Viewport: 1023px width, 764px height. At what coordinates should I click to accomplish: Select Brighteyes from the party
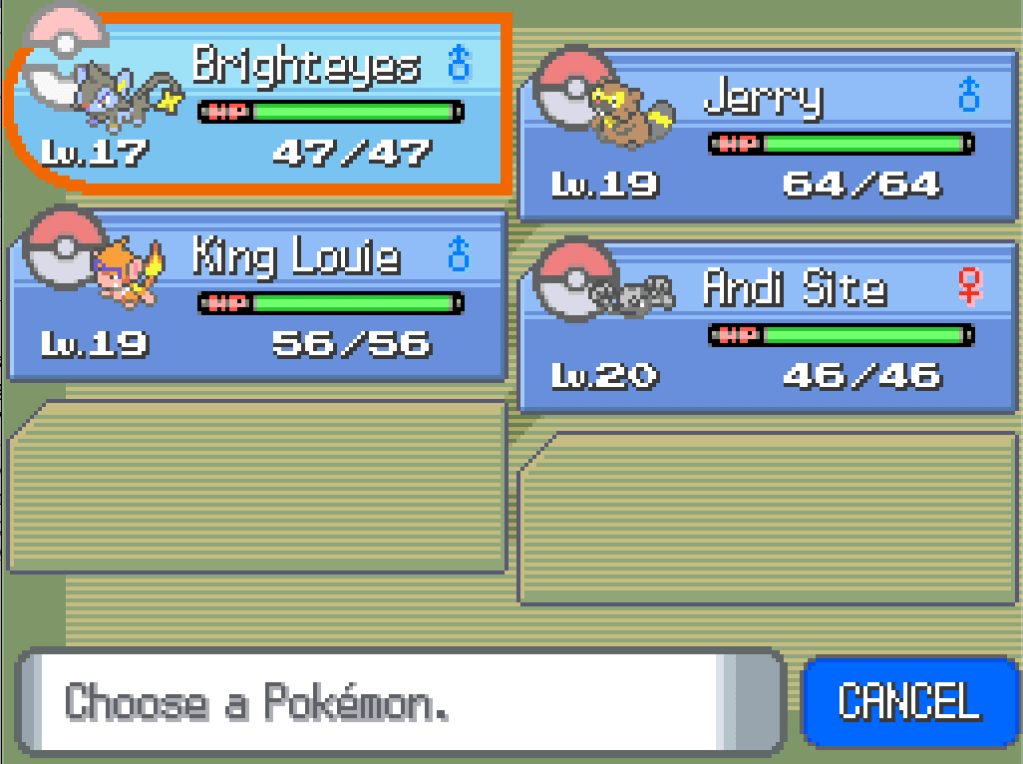260,105
